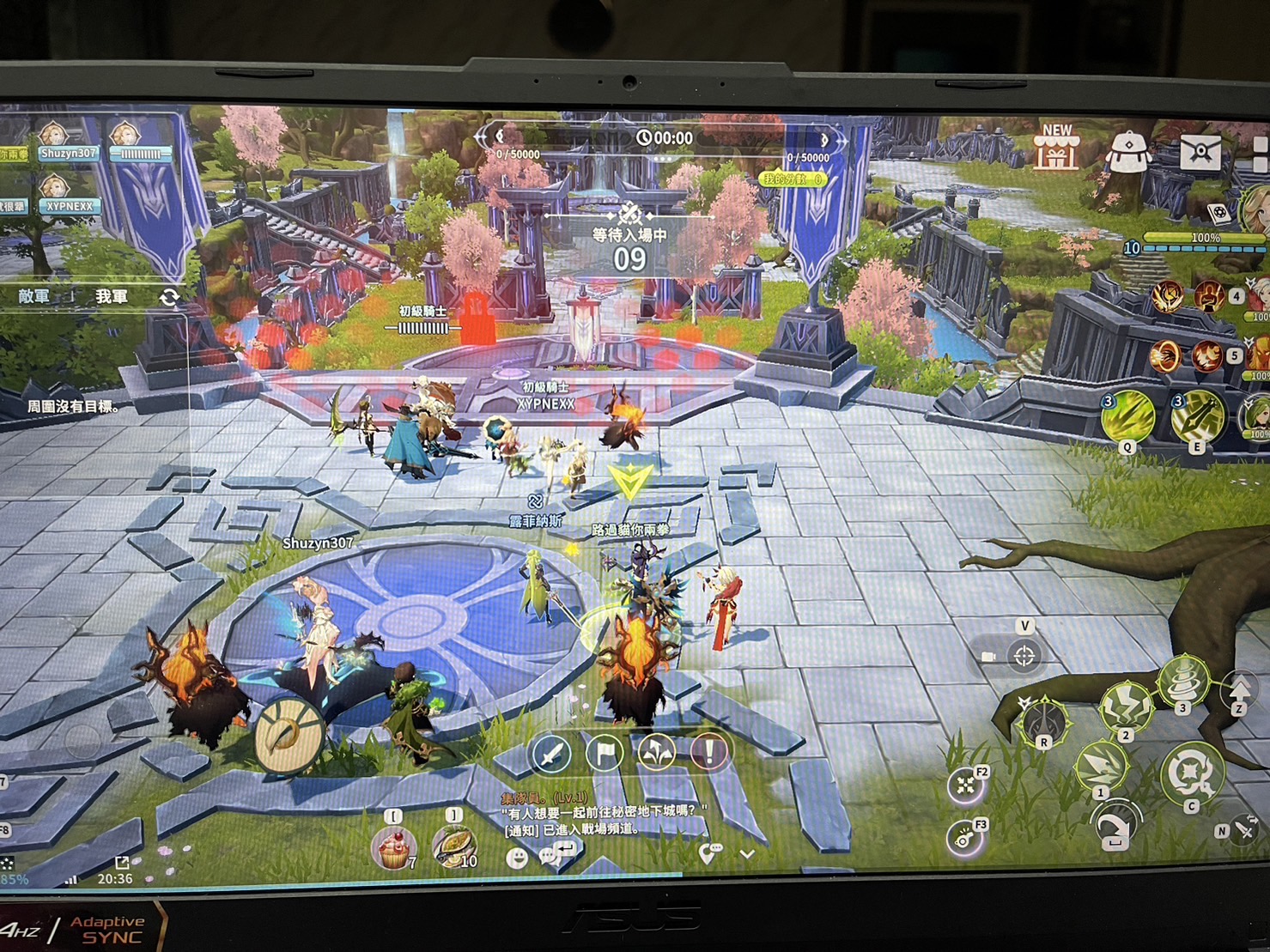This screenshot has height=952, width=1270.
Task: Open the emoji smiley menu
Action: click(x=517, y=856)
